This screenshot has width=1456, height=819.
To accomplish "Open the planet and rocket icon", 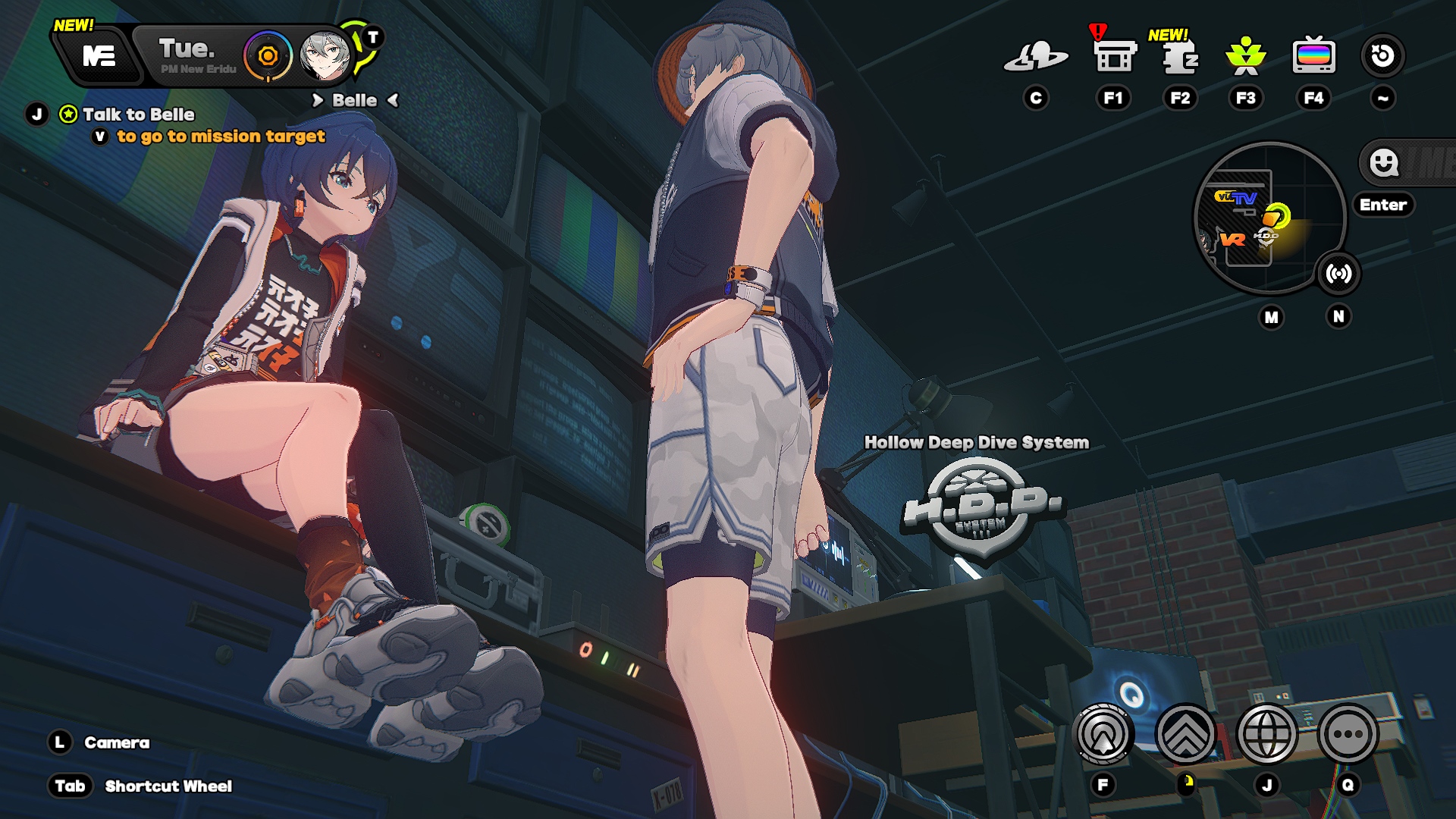I will click(x=1035, y=56).
